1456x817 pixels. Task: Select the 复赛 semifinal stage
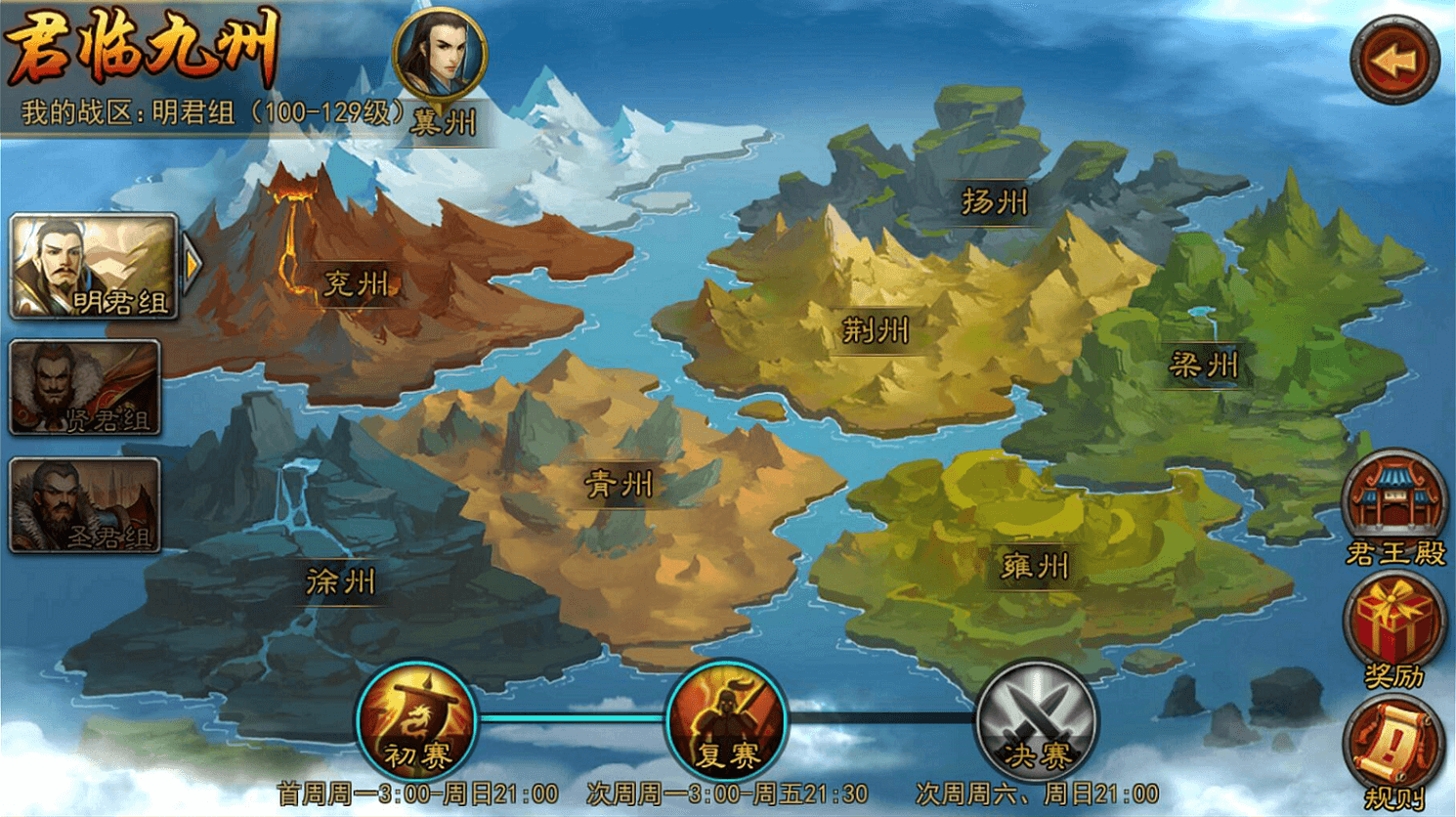click(x=726, y=721)
